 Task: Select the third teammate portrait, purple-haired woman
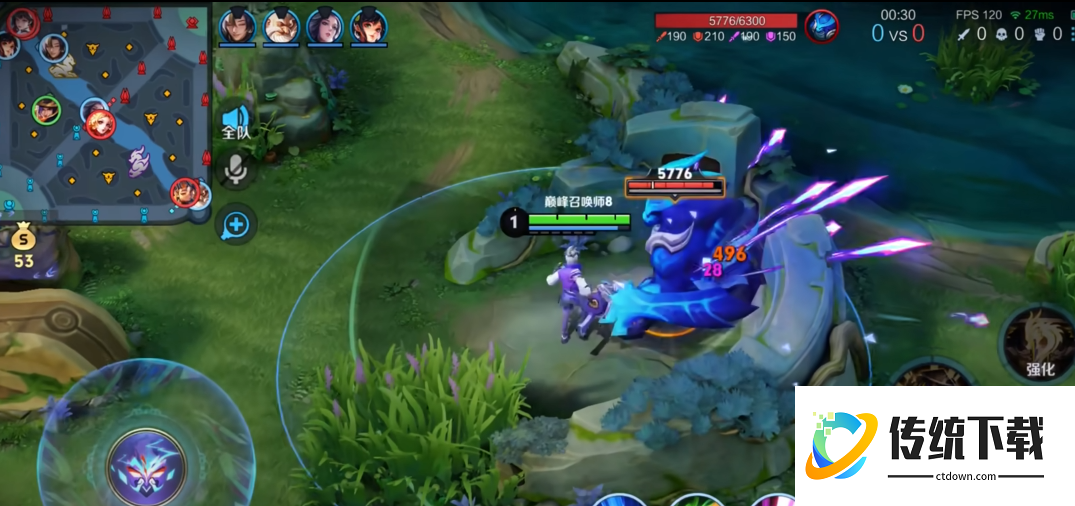(325, 25)
